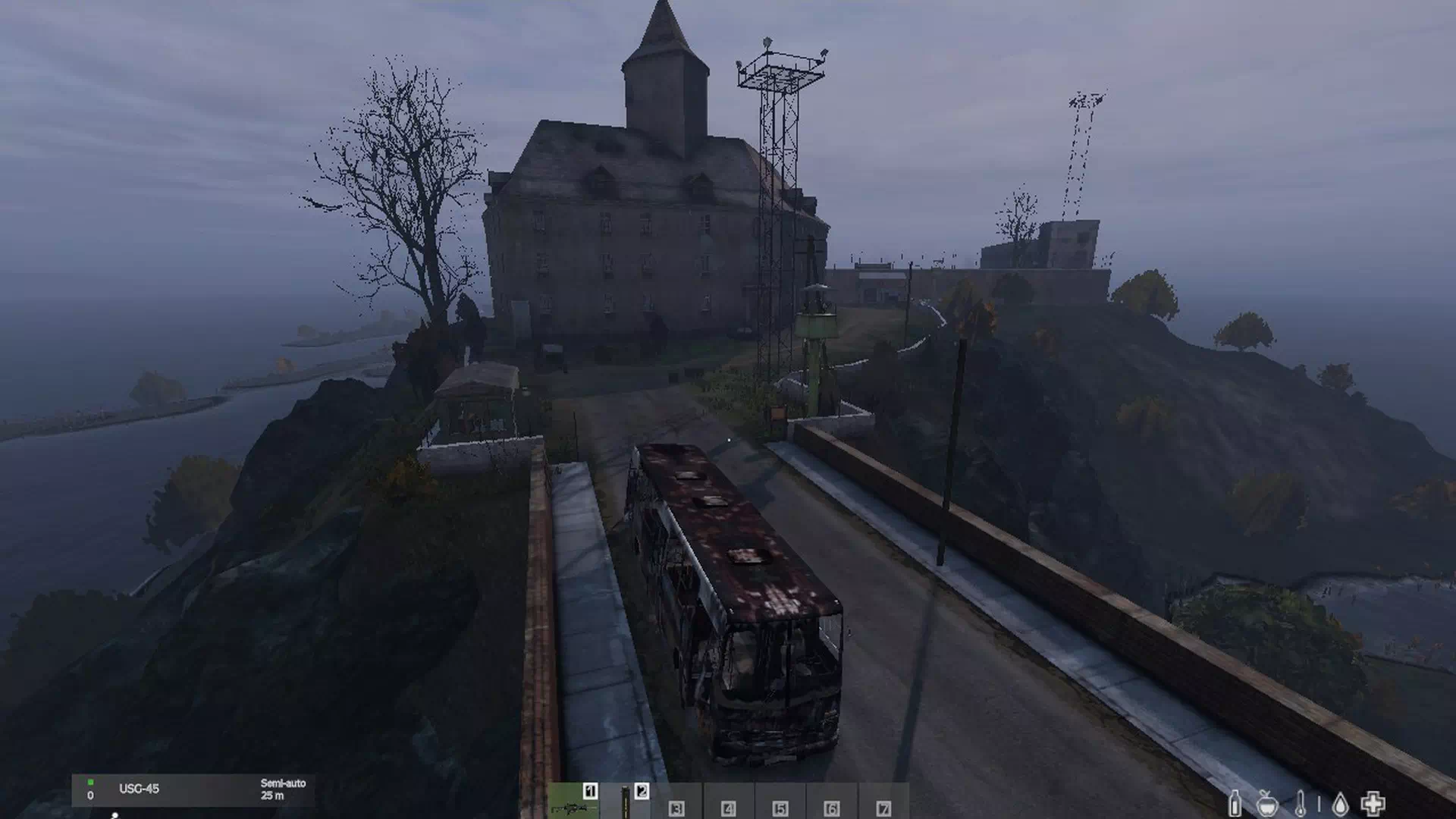Select the item in hotbar slot 2
1456x819 pixels.
click(626, 802)
